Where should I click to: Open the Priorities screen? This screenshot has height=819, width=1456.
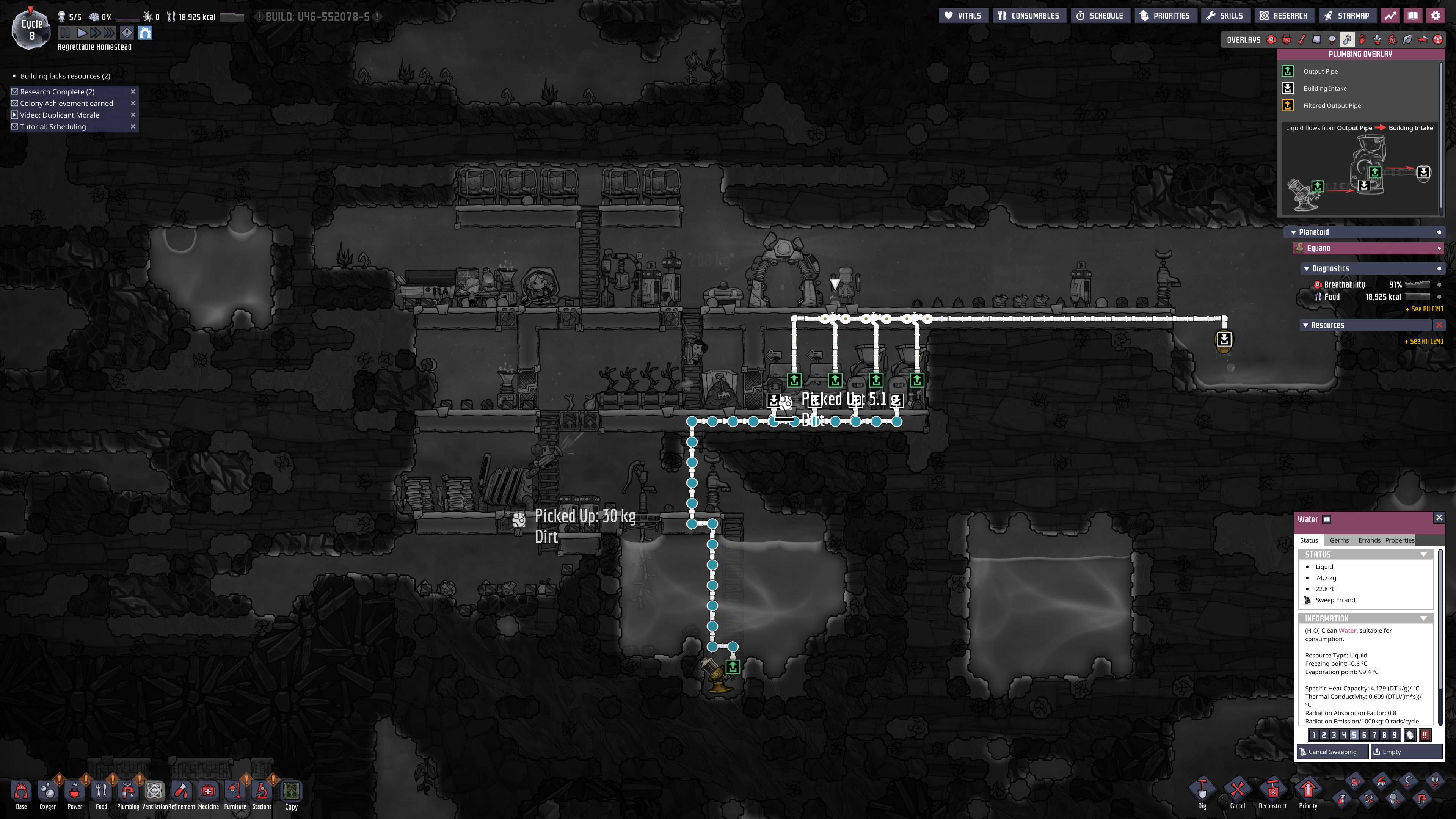click(1165, 16)
